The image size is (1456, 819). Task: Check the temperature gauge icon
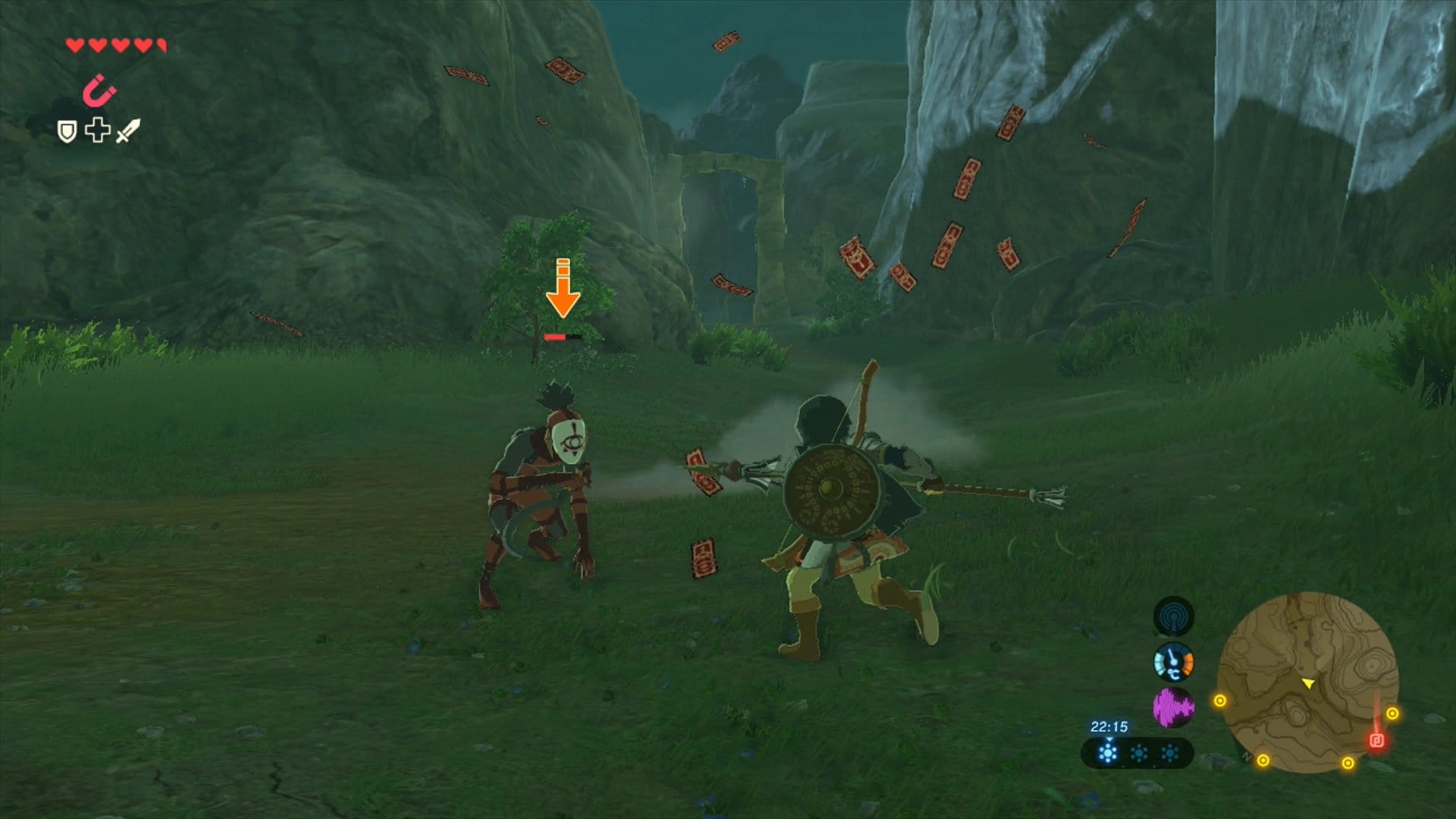point(1173,663)
